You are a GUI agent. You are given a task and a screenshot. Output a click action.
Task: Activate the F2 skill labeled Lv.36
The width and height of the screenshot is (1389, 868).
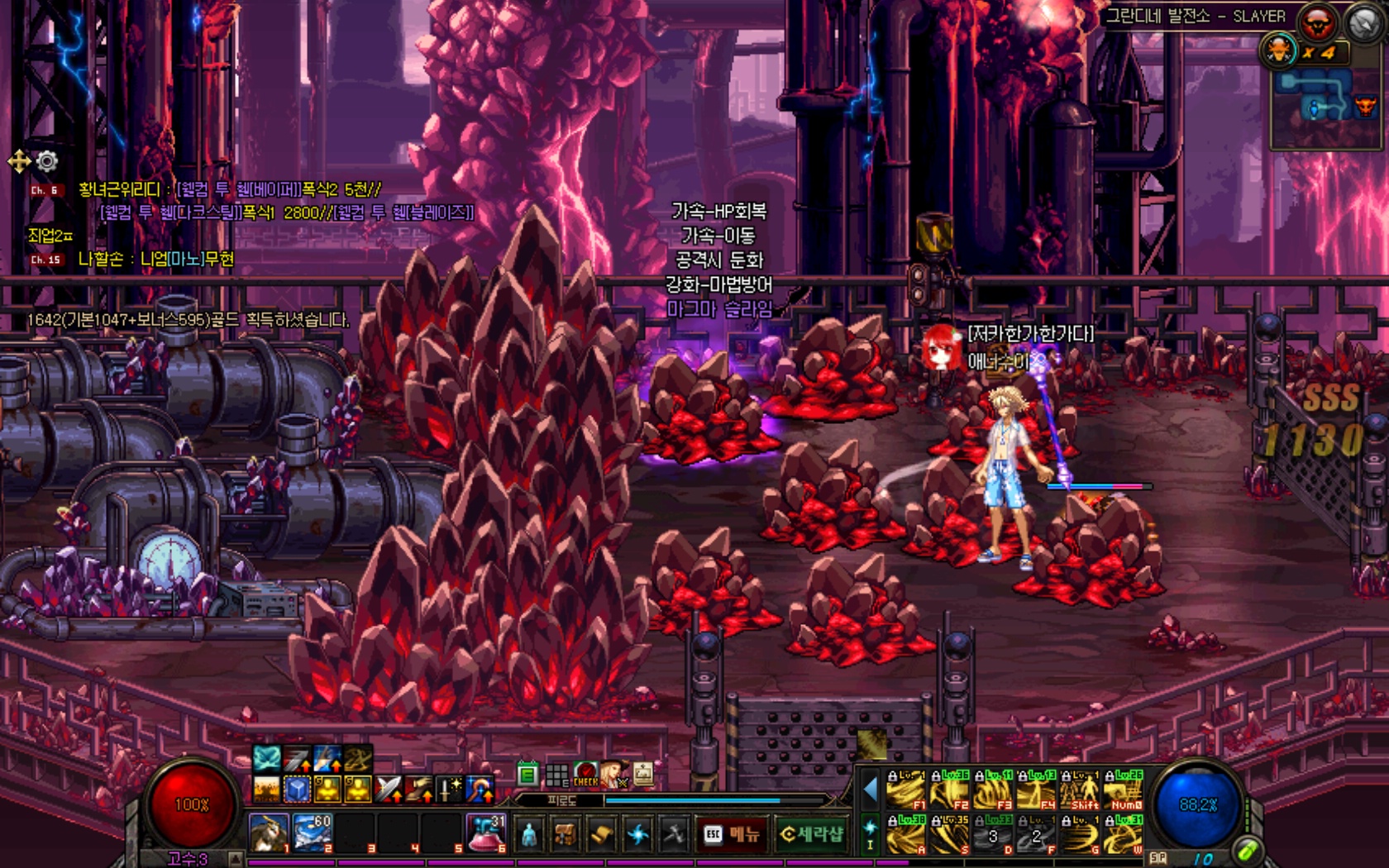tap(949, 790)
